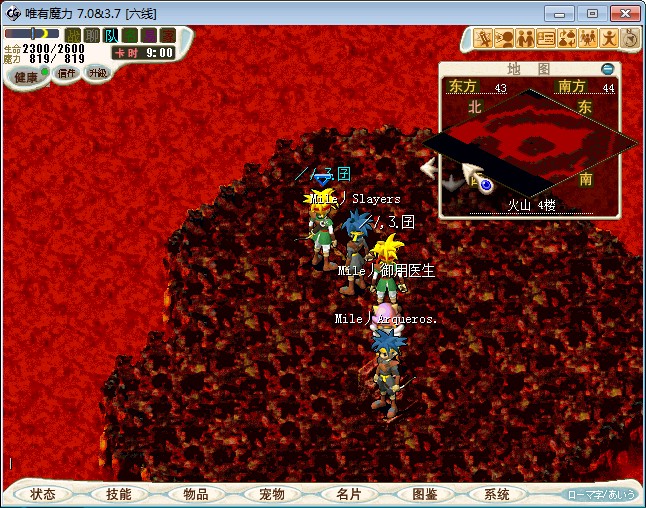Image resolution: width=646 pixels, height=508 pixels.
Task: Click the 升级 level-up button
Action: coord(97,73)
